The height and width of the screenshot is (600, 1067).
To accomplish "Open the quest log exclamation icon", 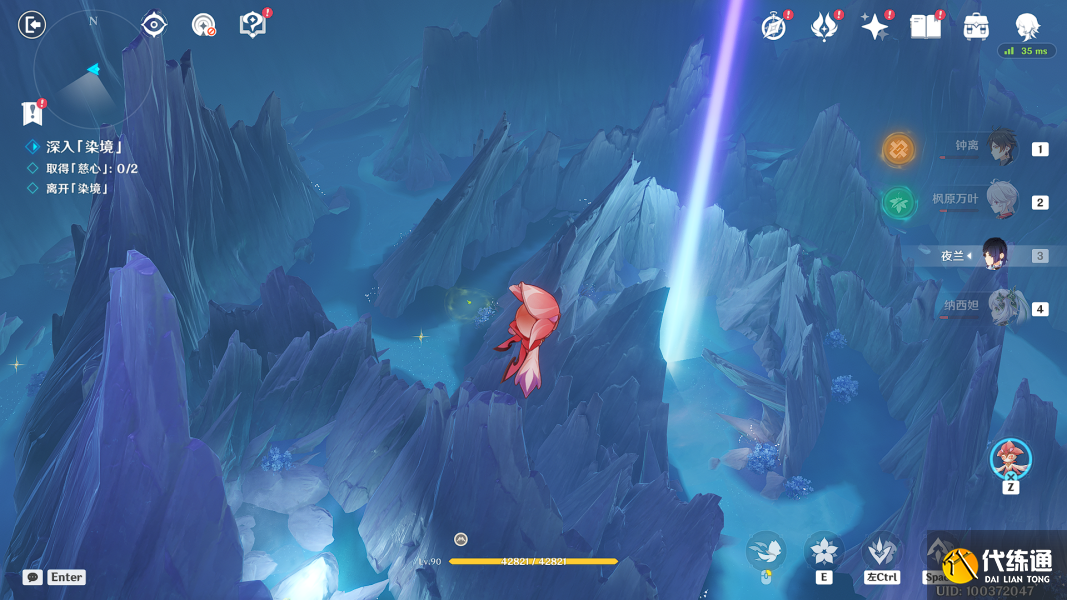I will (34, 113).
